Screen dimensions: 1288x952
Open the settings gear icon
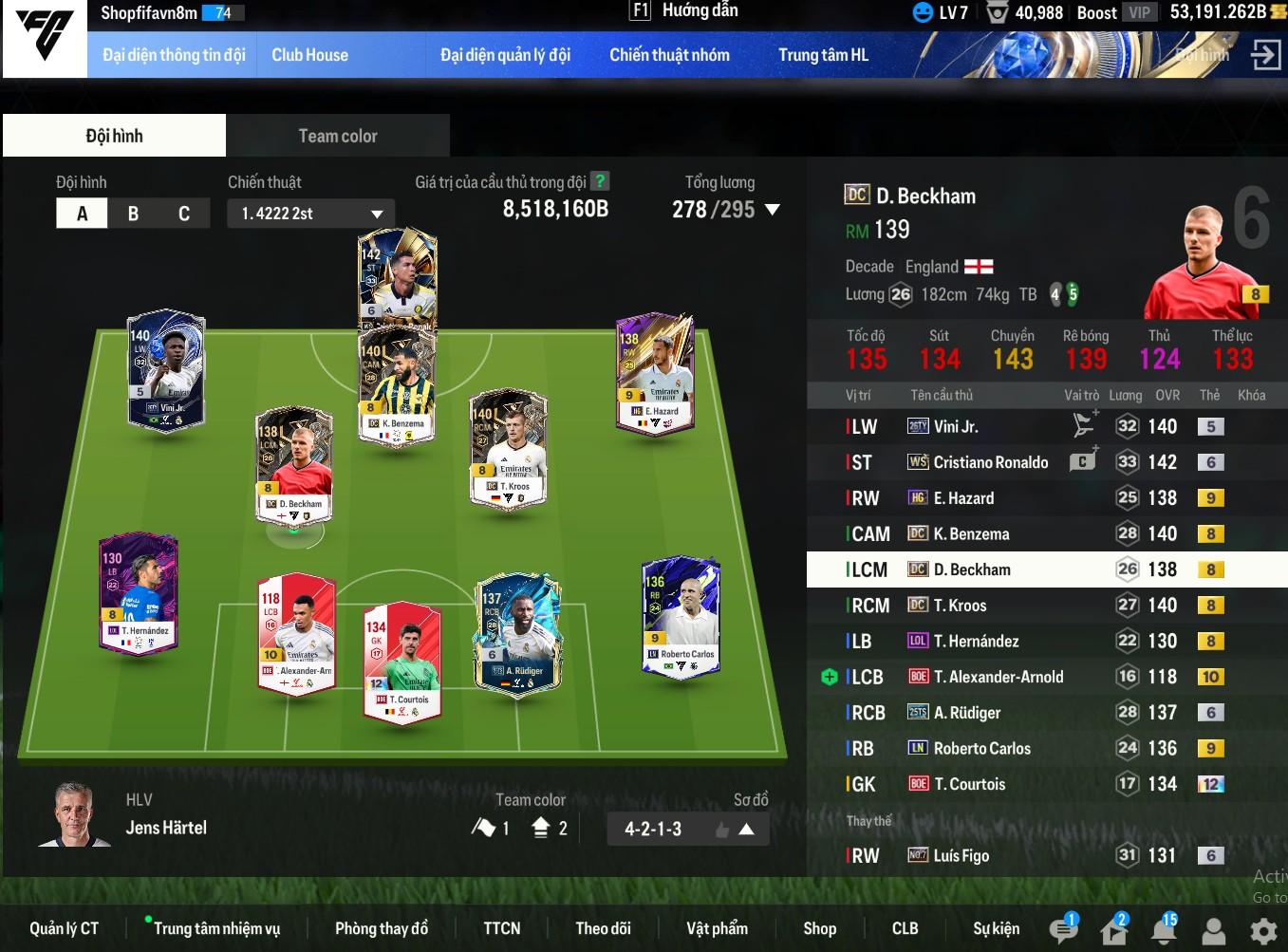[x=1262, y=930]
